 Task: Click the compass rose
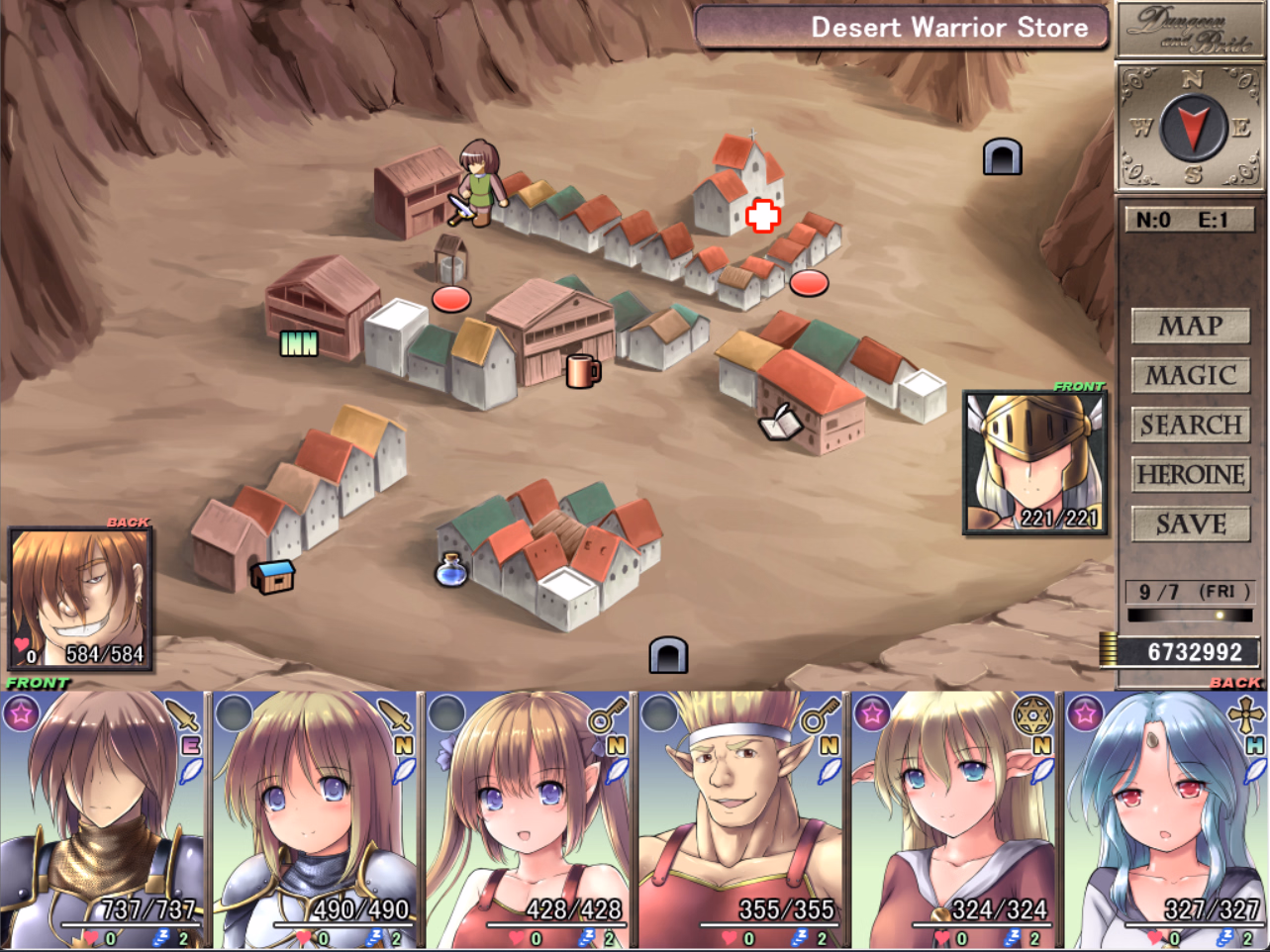point(1192,128)
